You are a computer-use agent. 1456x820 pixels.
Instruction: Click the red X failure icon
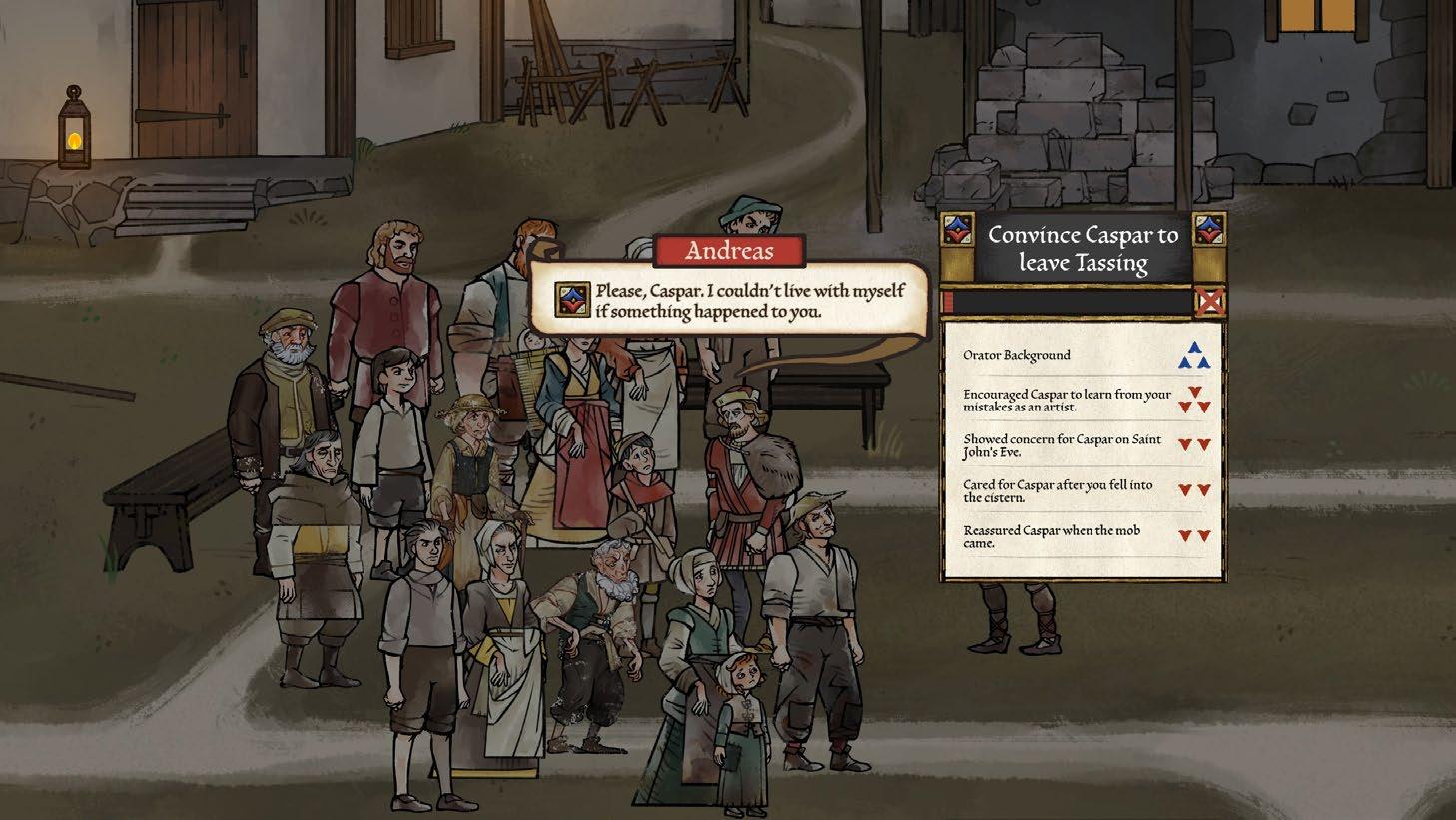pos(1210,302)
